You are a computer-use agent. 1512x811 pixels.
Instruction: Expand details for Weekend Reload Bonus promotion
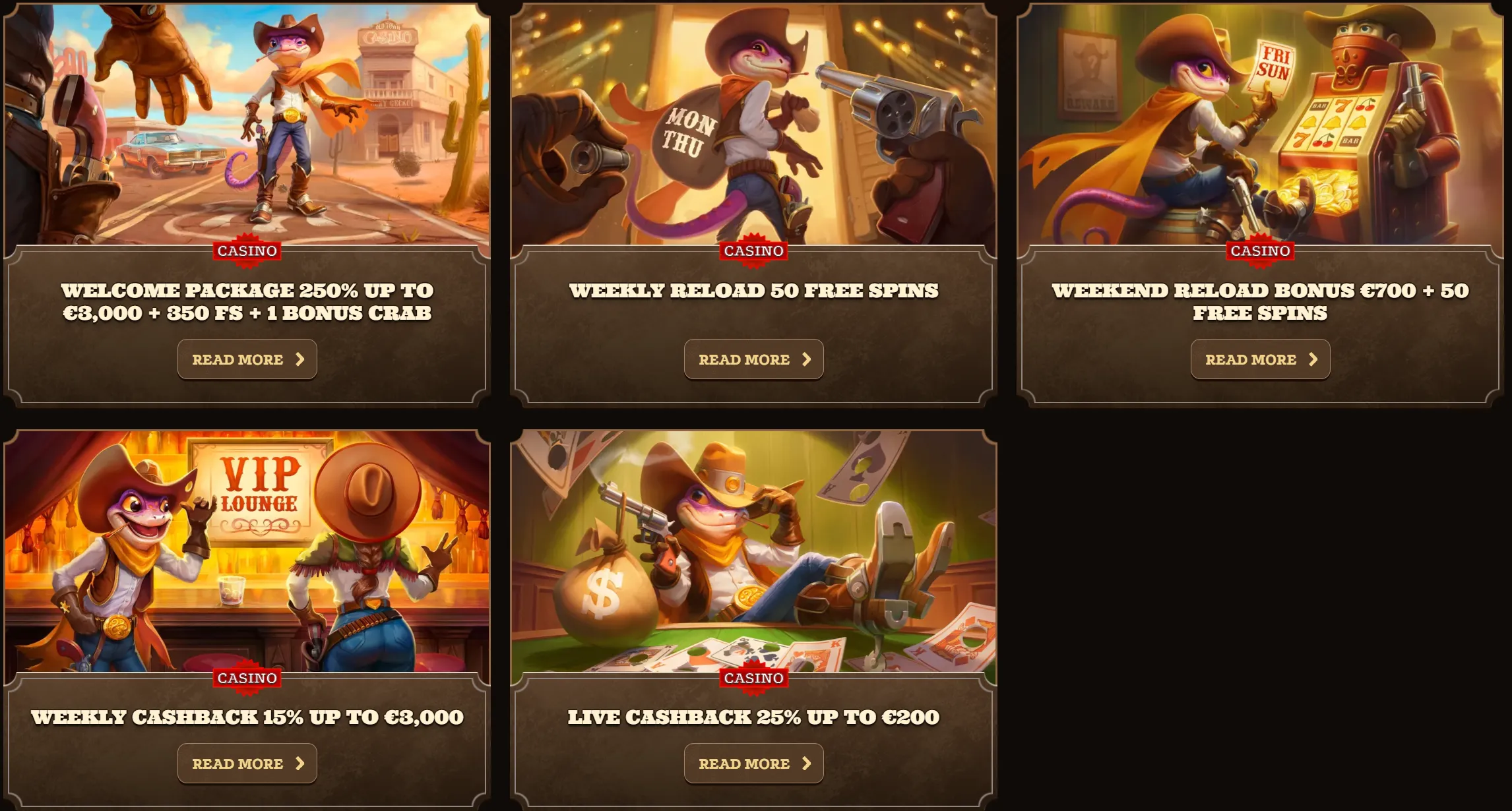[1260, 359]
